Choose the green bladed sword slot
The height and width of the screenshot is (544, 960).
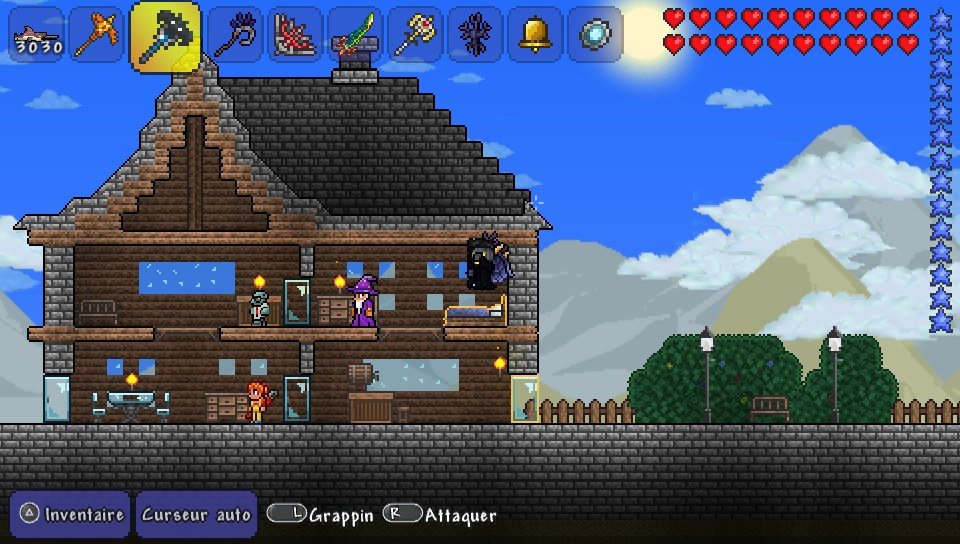[x=355, y=36]
